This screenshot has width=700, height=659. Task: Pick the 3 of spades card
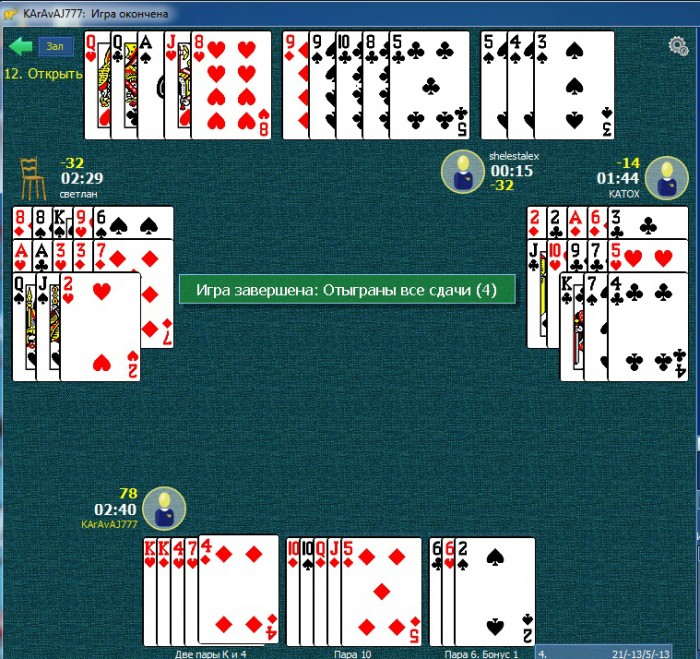click(574, 85)
